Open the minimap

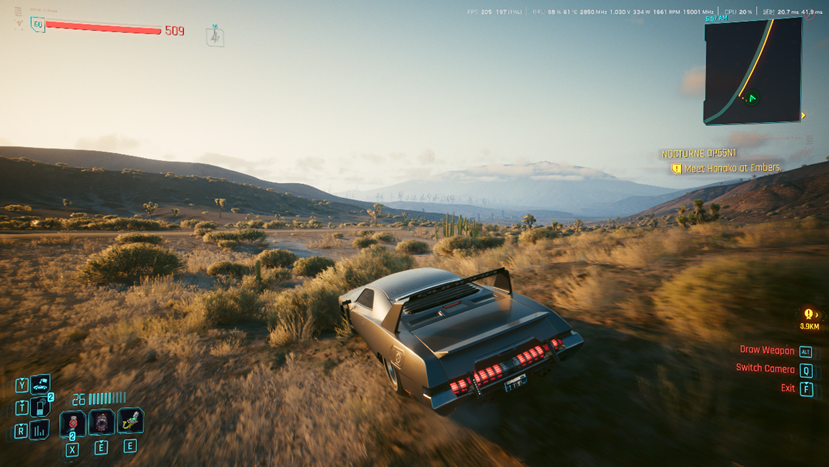[753, 71]
